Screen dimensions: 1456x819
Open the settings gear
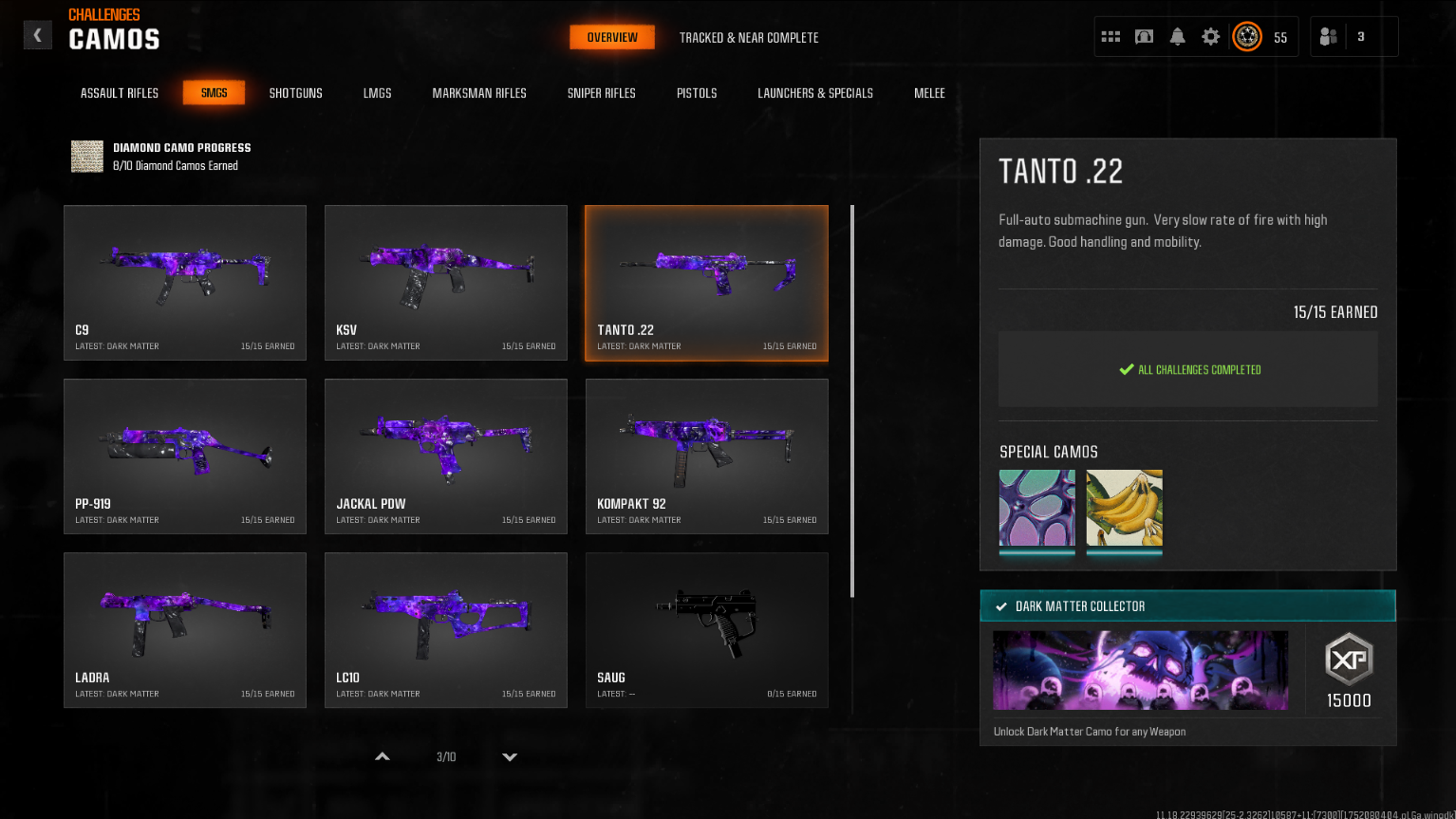tap(1211, 35)
